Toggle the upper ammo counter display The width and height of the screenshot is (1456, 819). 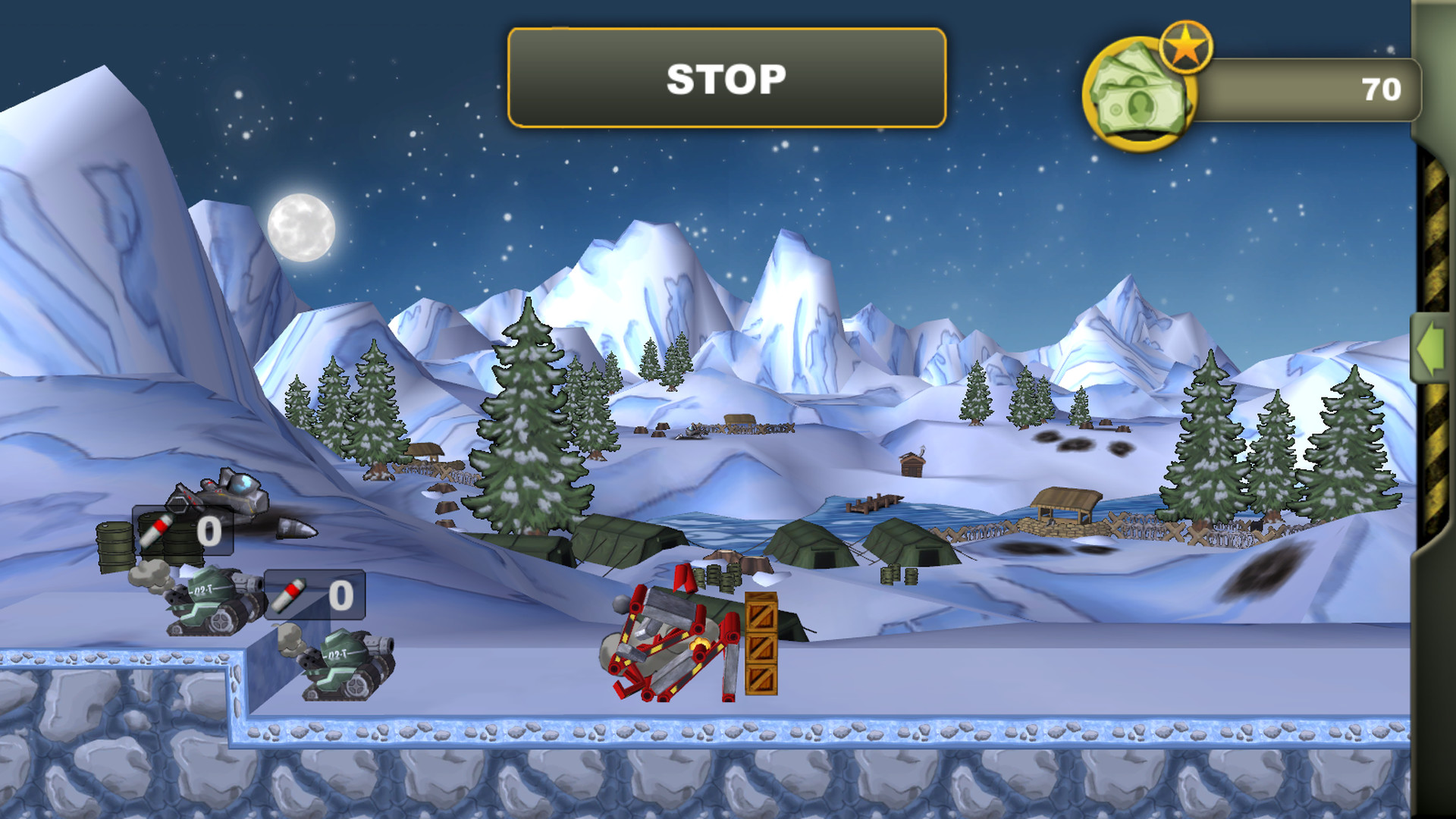tap(182, 531)
